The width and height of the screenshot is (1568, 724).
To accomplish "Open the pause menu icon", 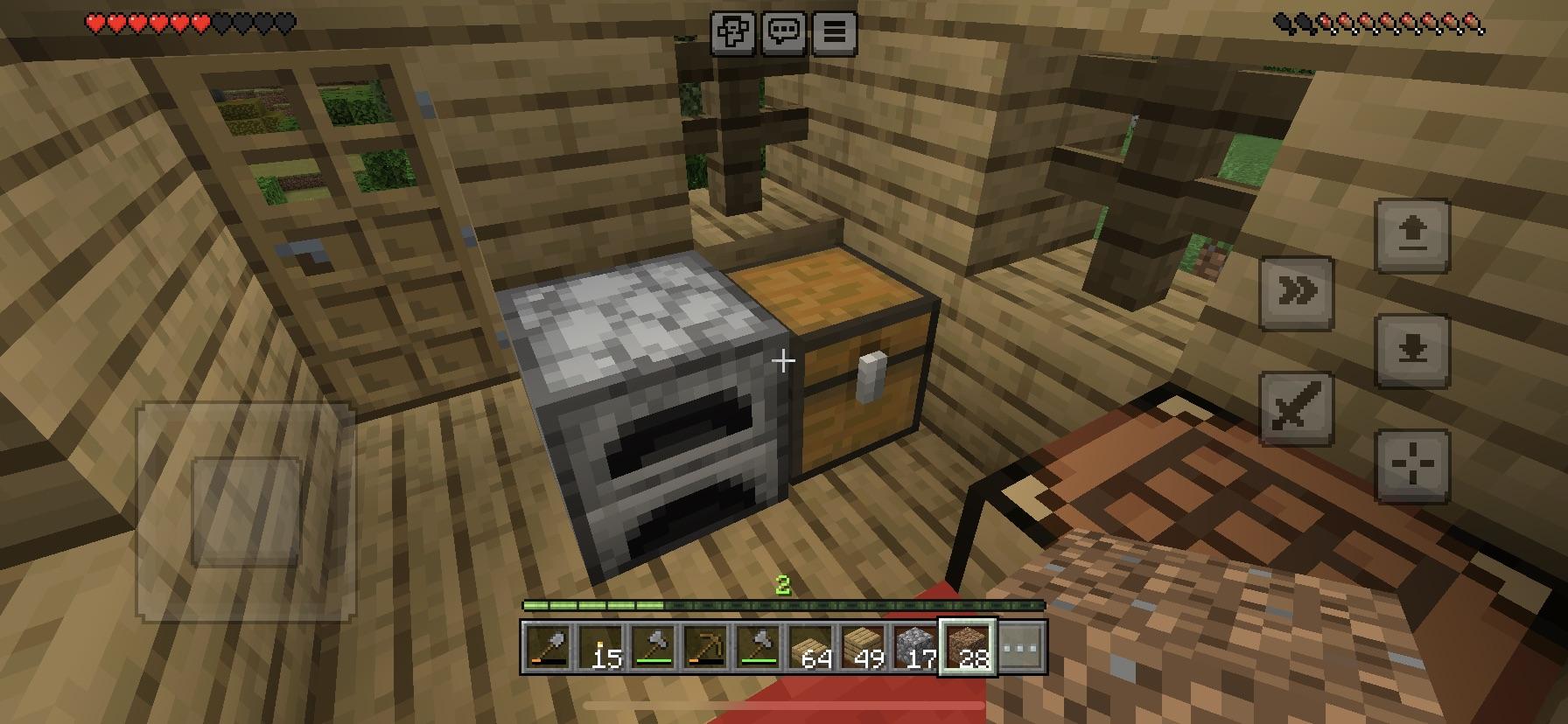I will point(835,31).
